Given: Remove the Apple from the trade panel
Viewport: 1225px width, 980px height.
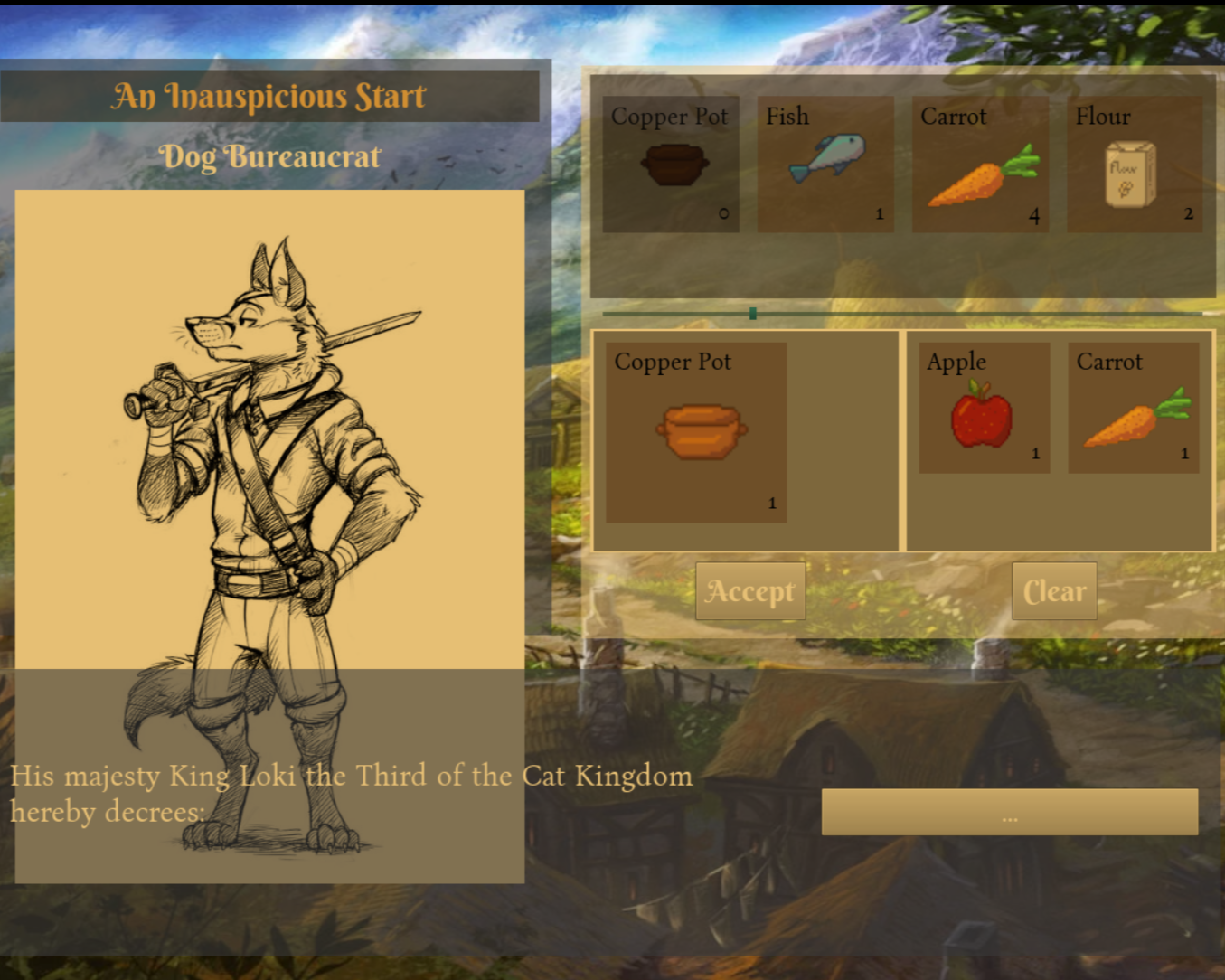Looking at the screenshot, I should [984, 408].
